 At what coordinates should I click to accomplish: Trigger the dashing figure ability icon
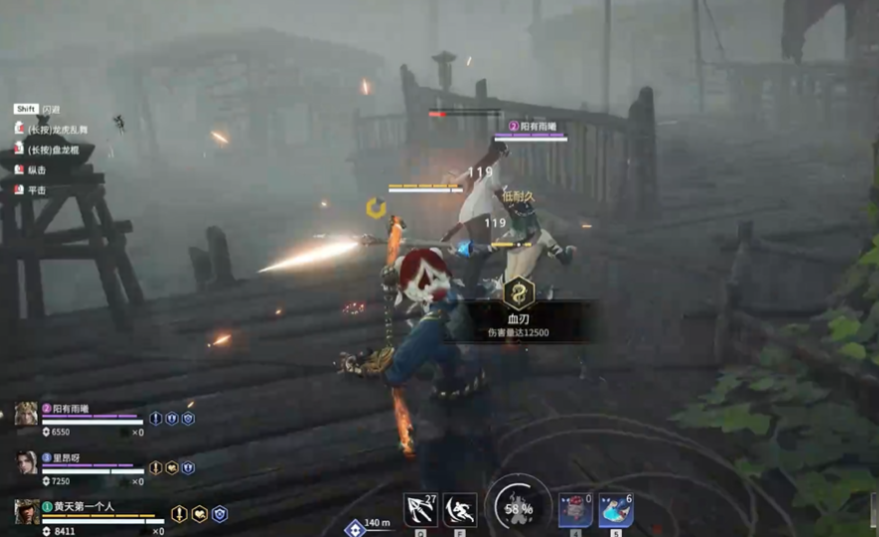pyautogui.click(x=460, y=510)
